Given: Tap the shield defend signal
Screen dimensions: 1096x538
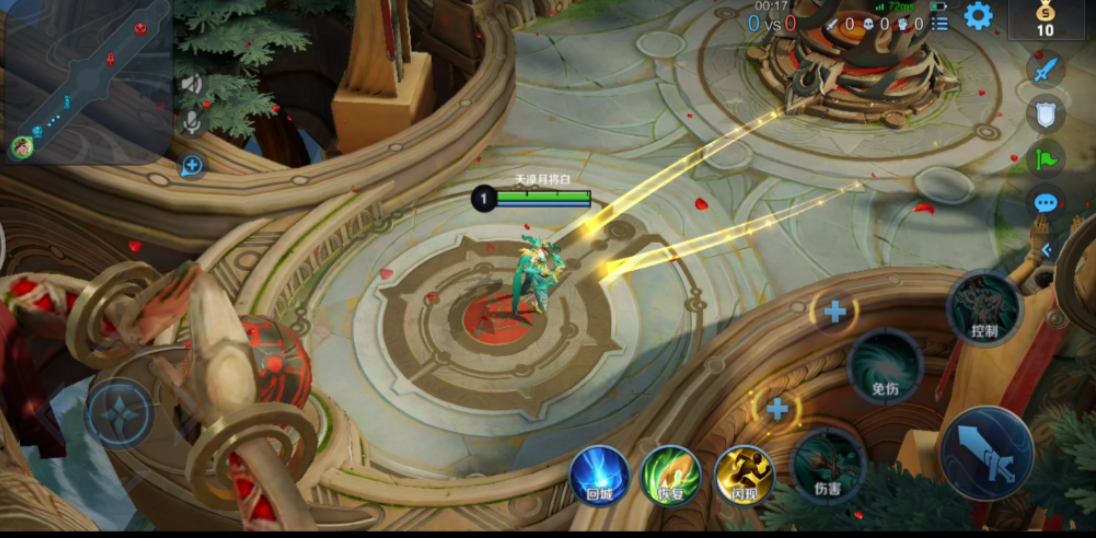Looking at the screenshot, I should [x=1045, y=114].
